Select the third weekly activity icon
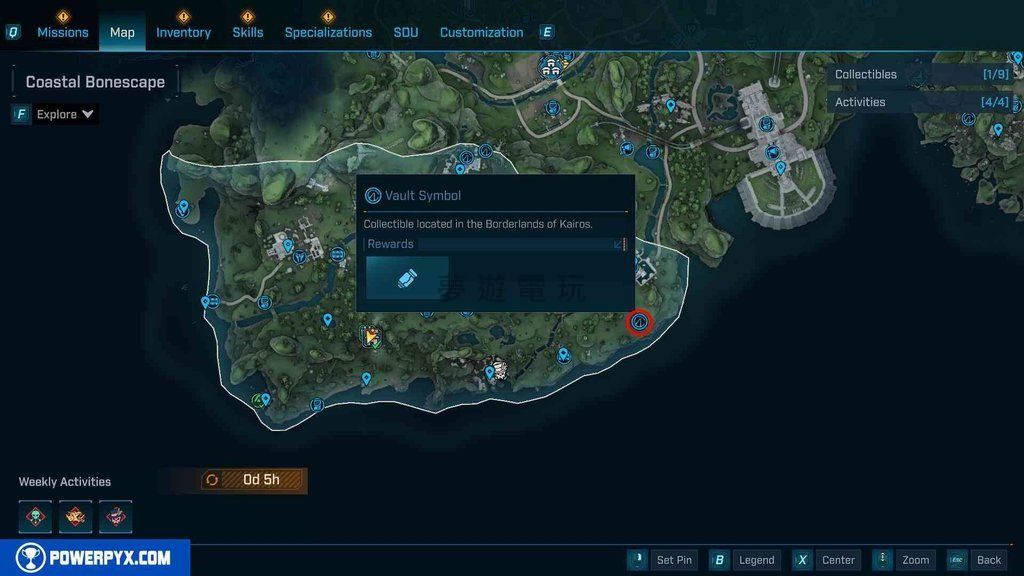The width and height of the screenshot is (1024, 576). tap(115, 517)
